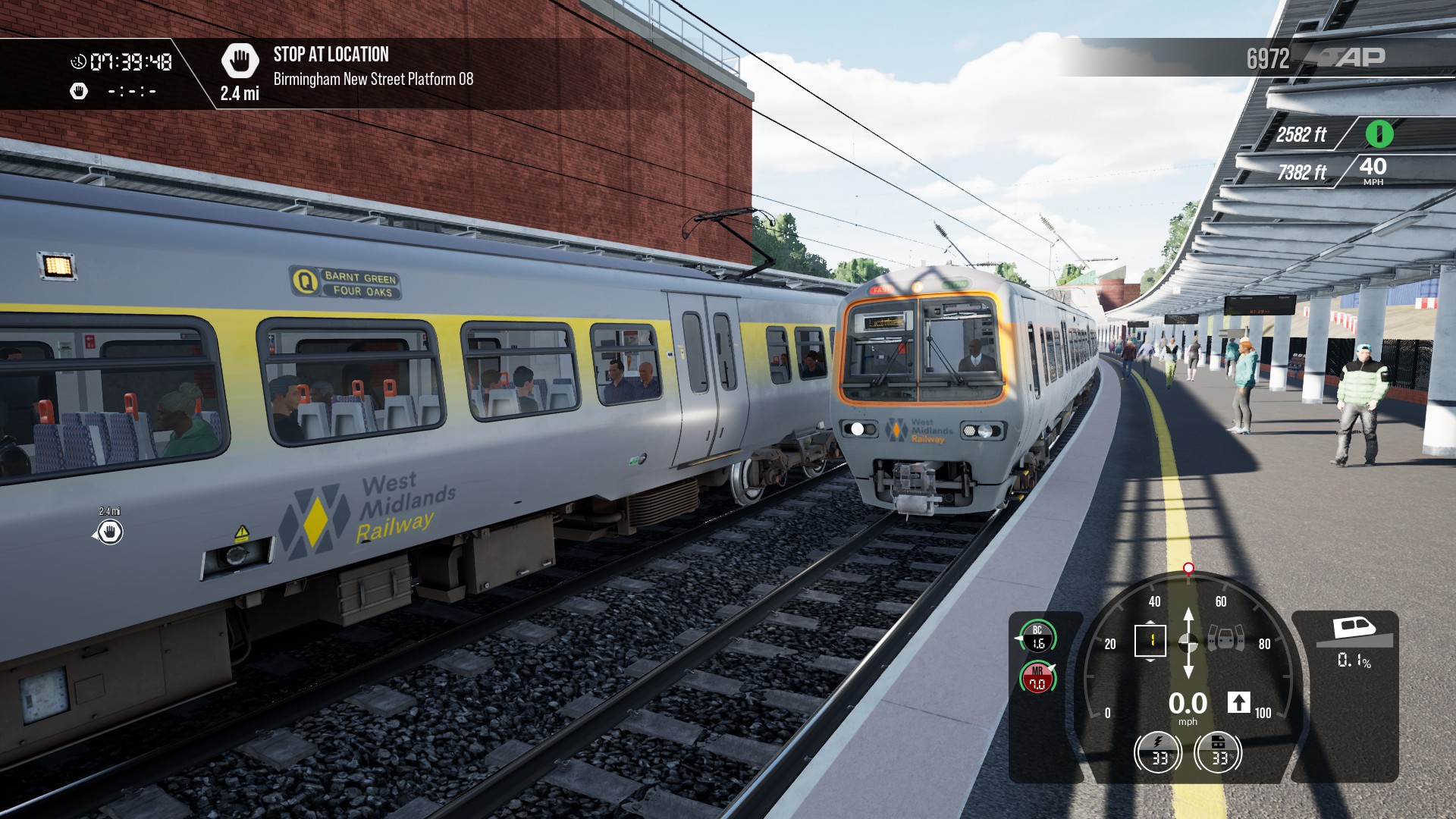Viewport: 1456px width, 819px height.
Task: Click the 2.4 mi objective waypoint marker
Action: 110,532
